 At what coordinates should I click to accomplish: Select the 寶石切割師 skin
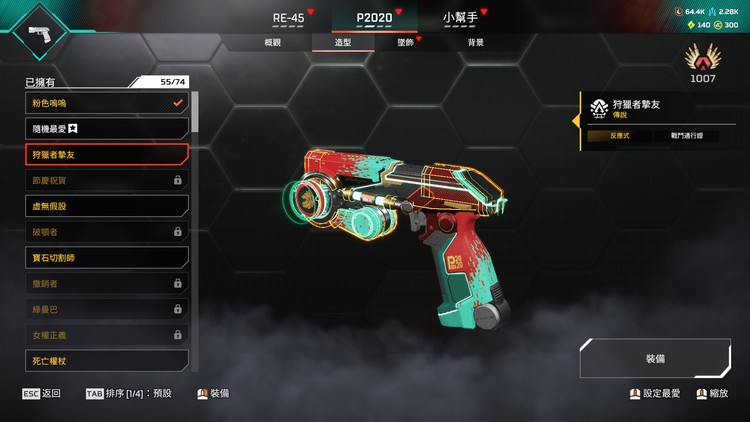tap(107, 257)
